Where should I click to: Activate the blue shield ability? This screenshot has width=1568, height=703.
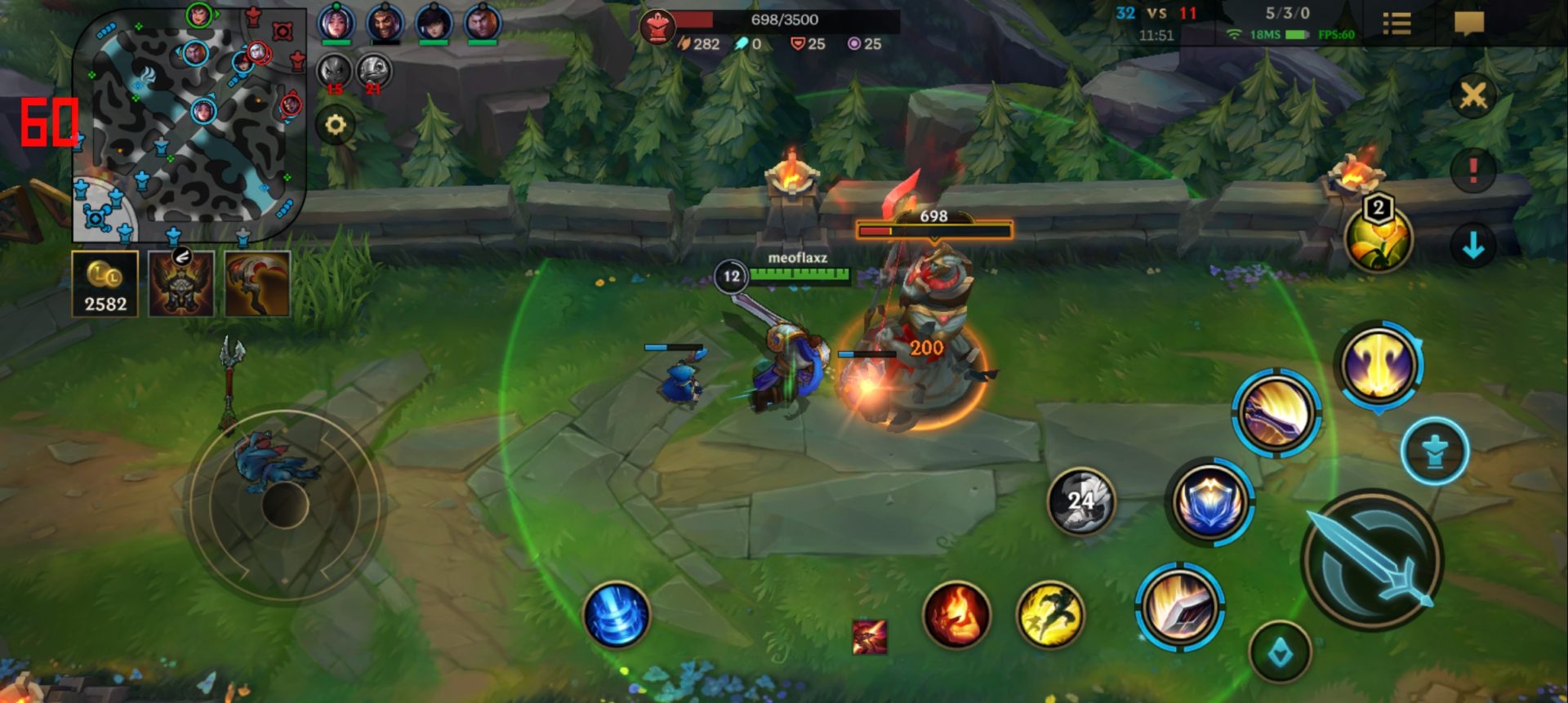1209,501
